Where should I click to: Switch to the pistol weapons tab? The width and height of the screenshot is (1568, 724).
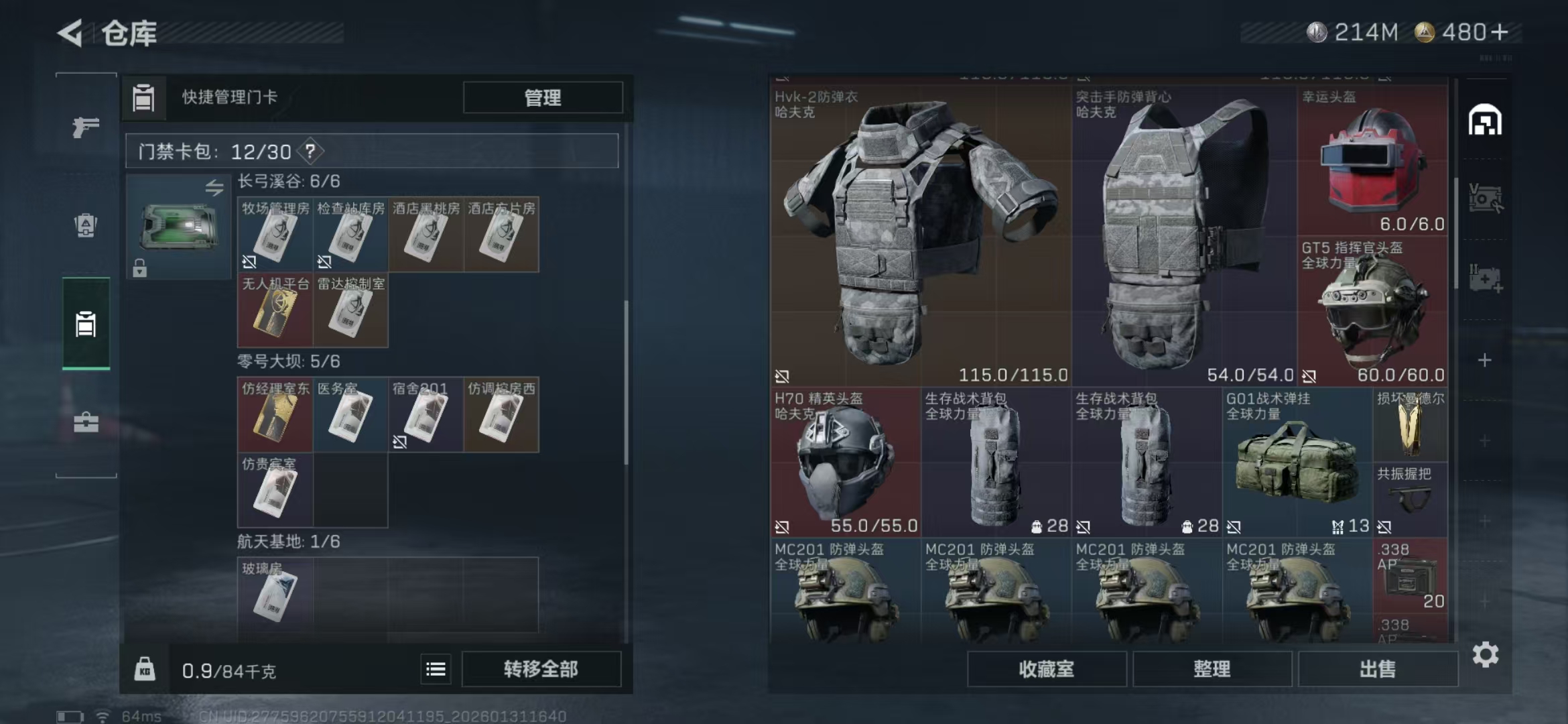coord(86,127)
